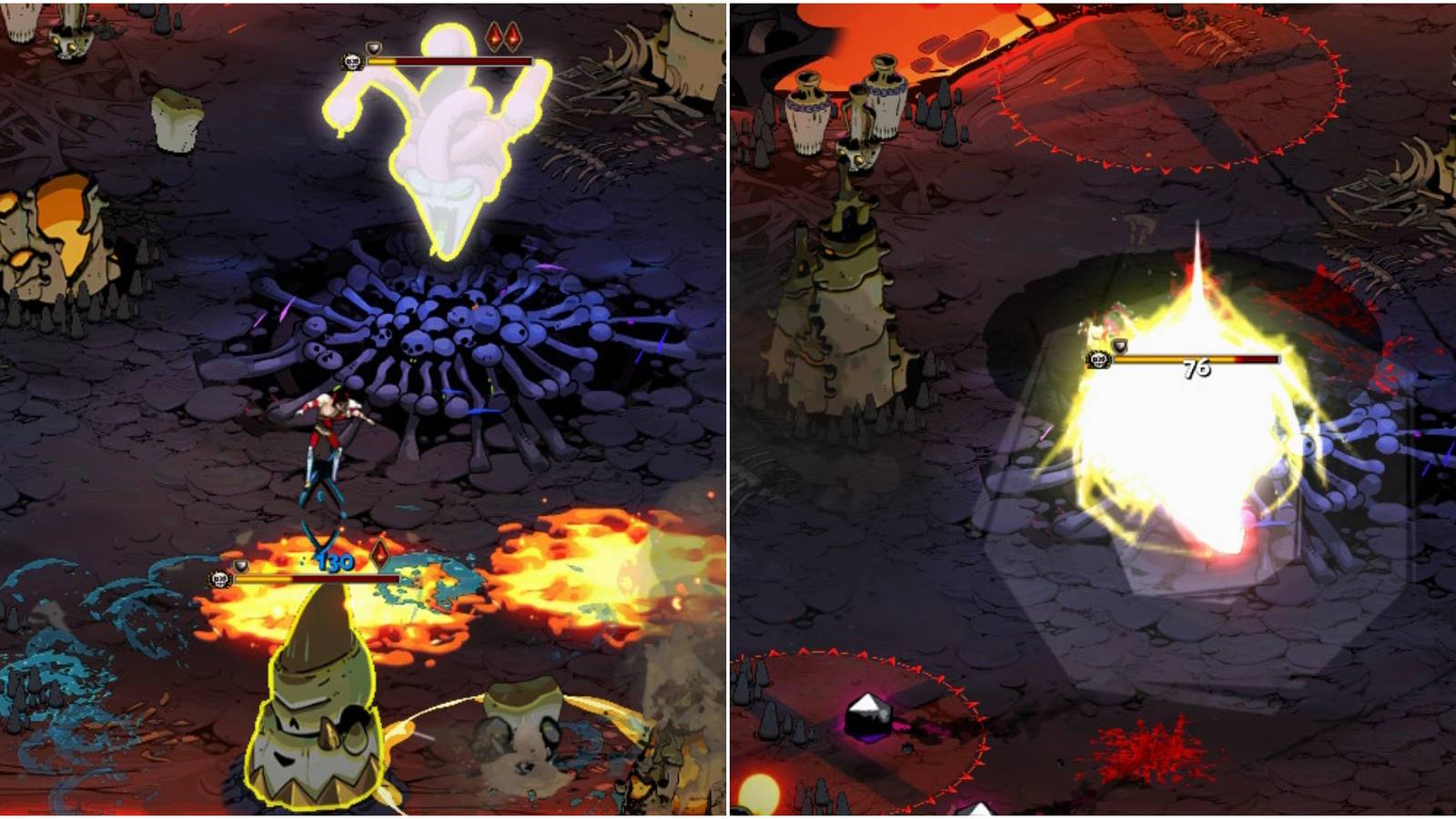Click the skull icon beside the Spike enemy's bar
The width and height of the screenshot is (1456, 819).
(221, 578)
